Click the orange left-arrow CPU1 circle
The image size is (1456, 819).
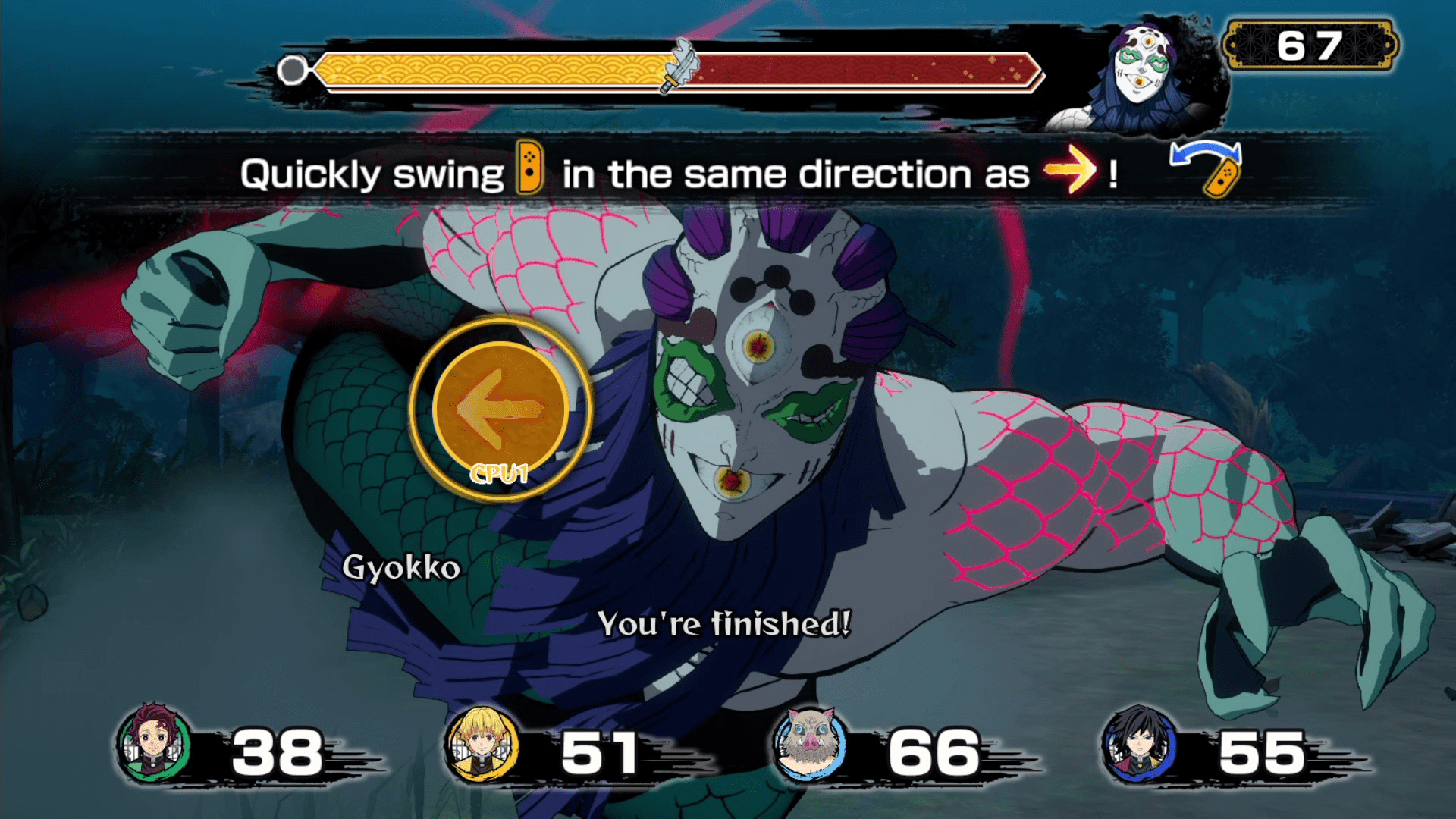pyautogui.click(x=500, y=408)
